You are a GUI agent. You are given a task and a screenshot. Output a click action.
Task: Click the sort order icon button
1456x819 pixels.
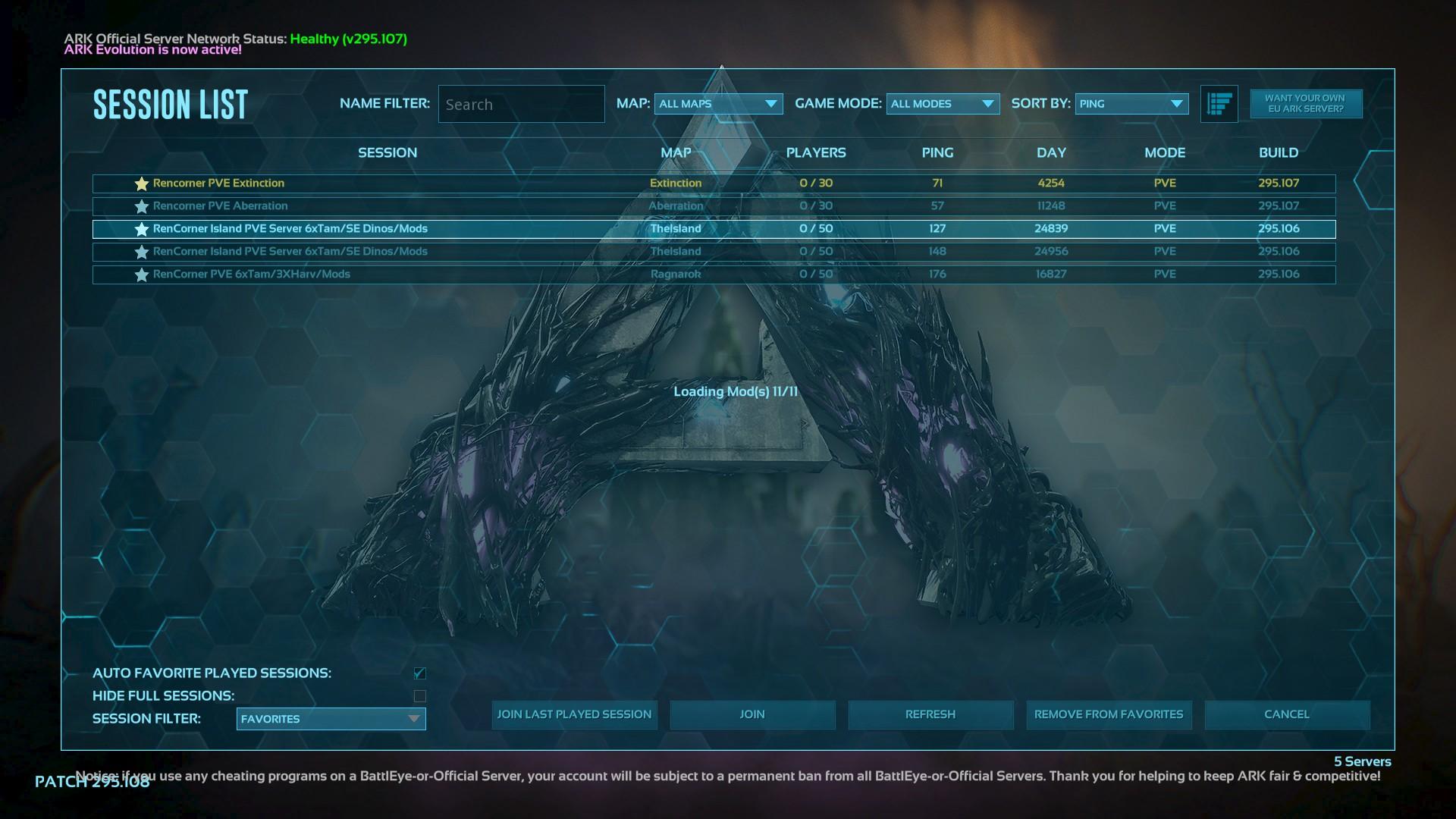(1219, 104)
